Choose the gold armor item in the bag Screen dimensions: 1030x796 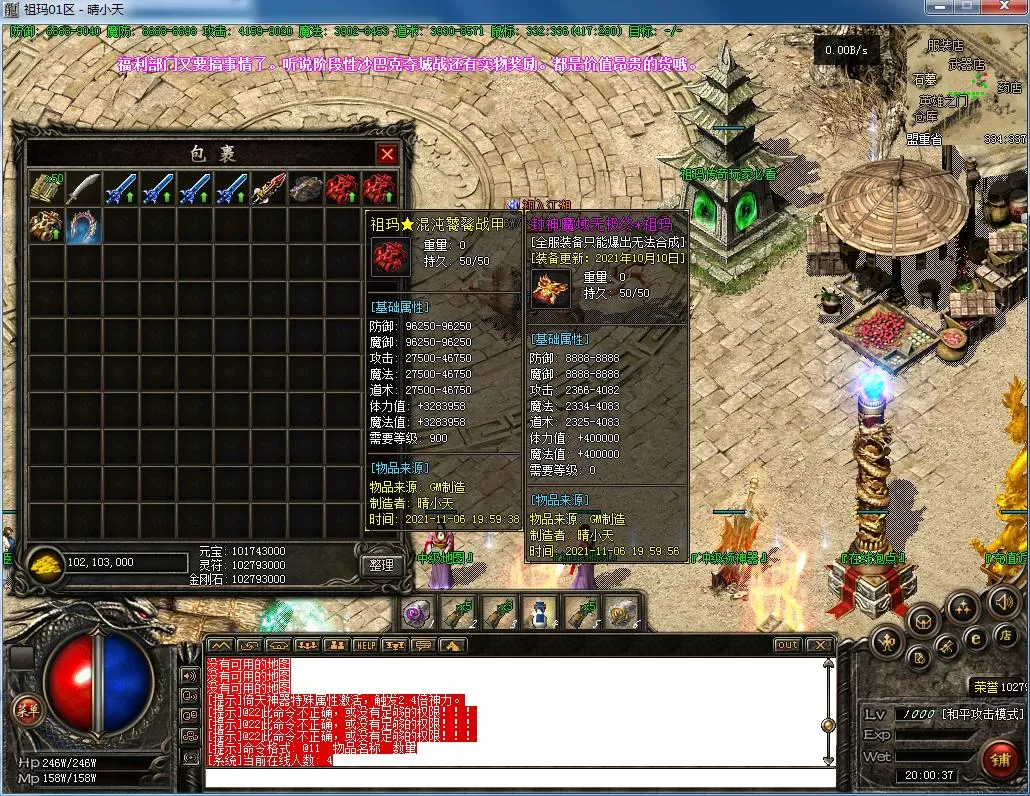(x=46, y=225)
